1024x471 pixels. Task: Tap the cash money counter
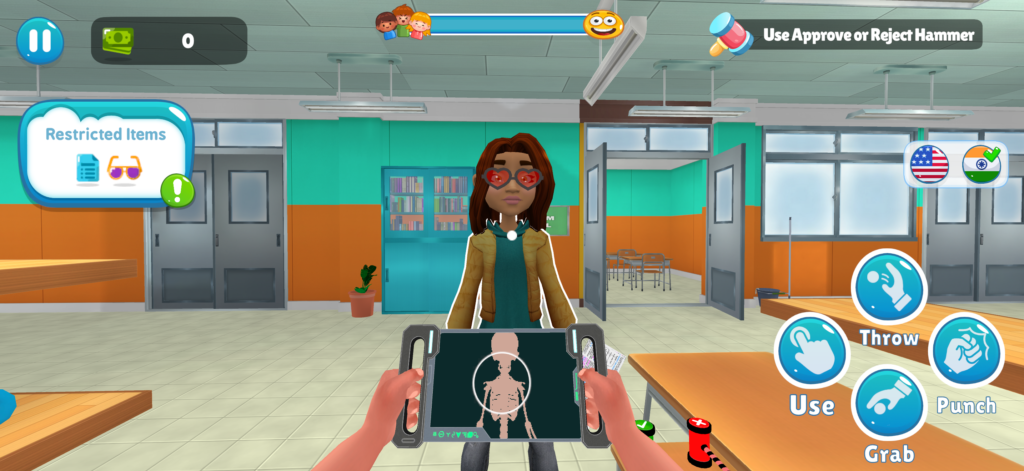click(168, 41)
